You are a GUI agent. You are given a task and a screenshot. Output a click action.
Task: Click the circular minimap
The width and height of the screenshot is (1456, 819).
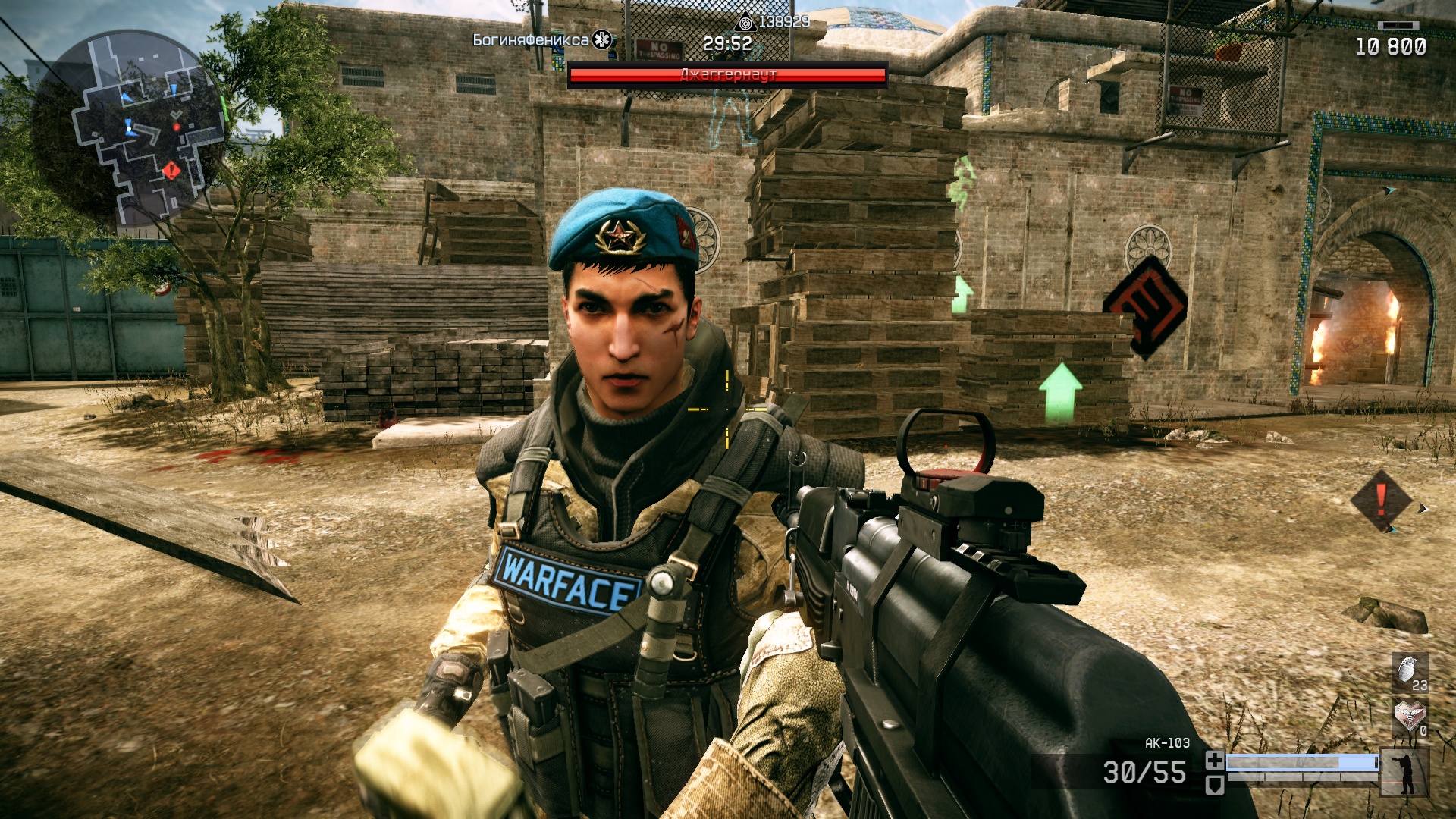[x=129, y=127]
